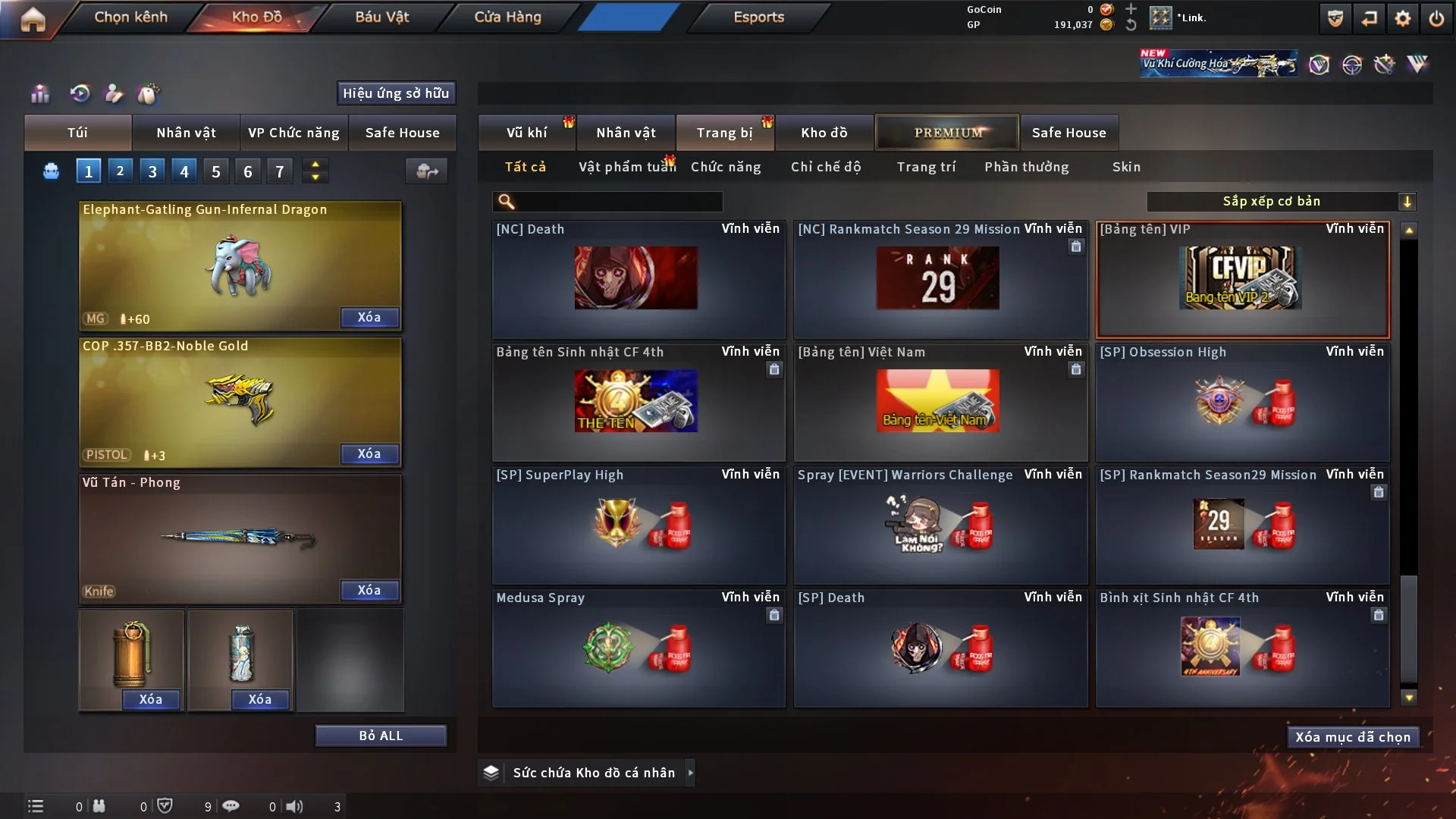Expand Sức chứa Kho đồ cá nhân
This screenshot has width=1456, height=819.
(x=690, y=773)
